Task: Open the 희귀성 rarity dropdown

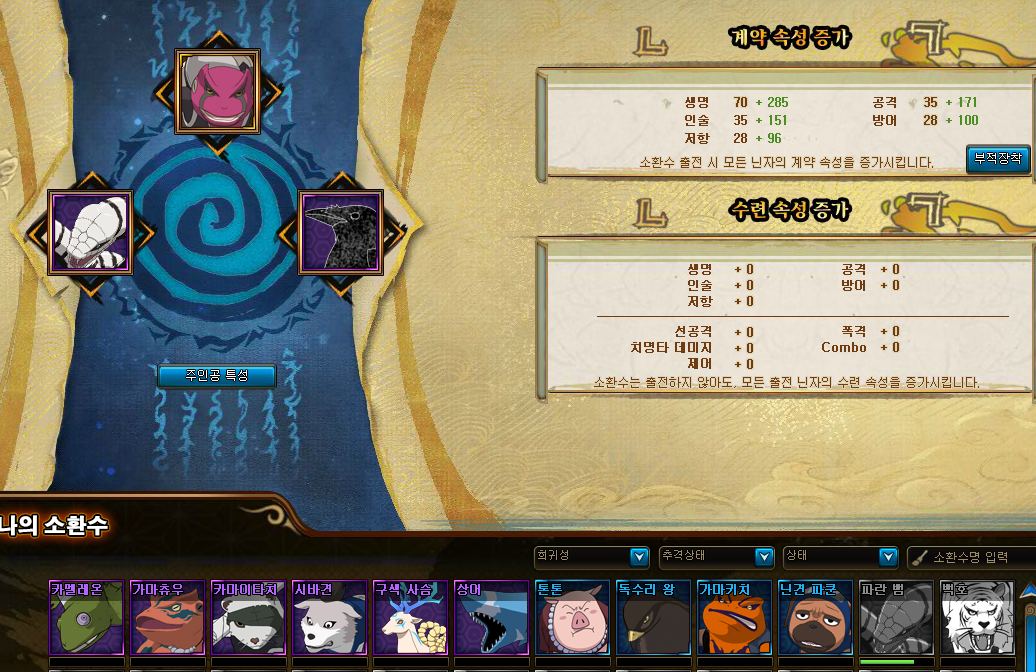Action: click(x=592, y=556)
